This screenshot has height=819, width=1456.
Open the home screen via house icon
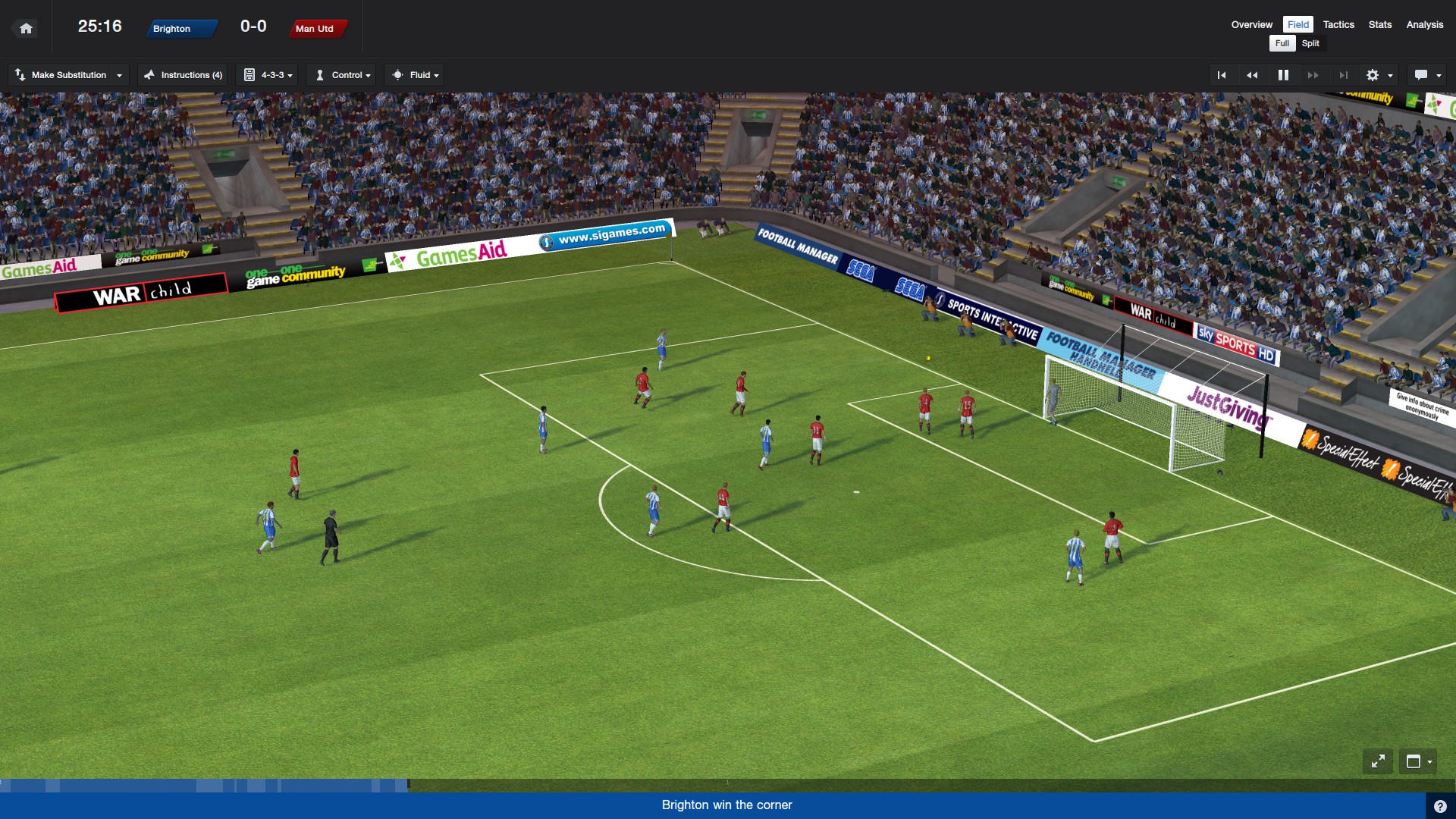click(x=26, y=29)
